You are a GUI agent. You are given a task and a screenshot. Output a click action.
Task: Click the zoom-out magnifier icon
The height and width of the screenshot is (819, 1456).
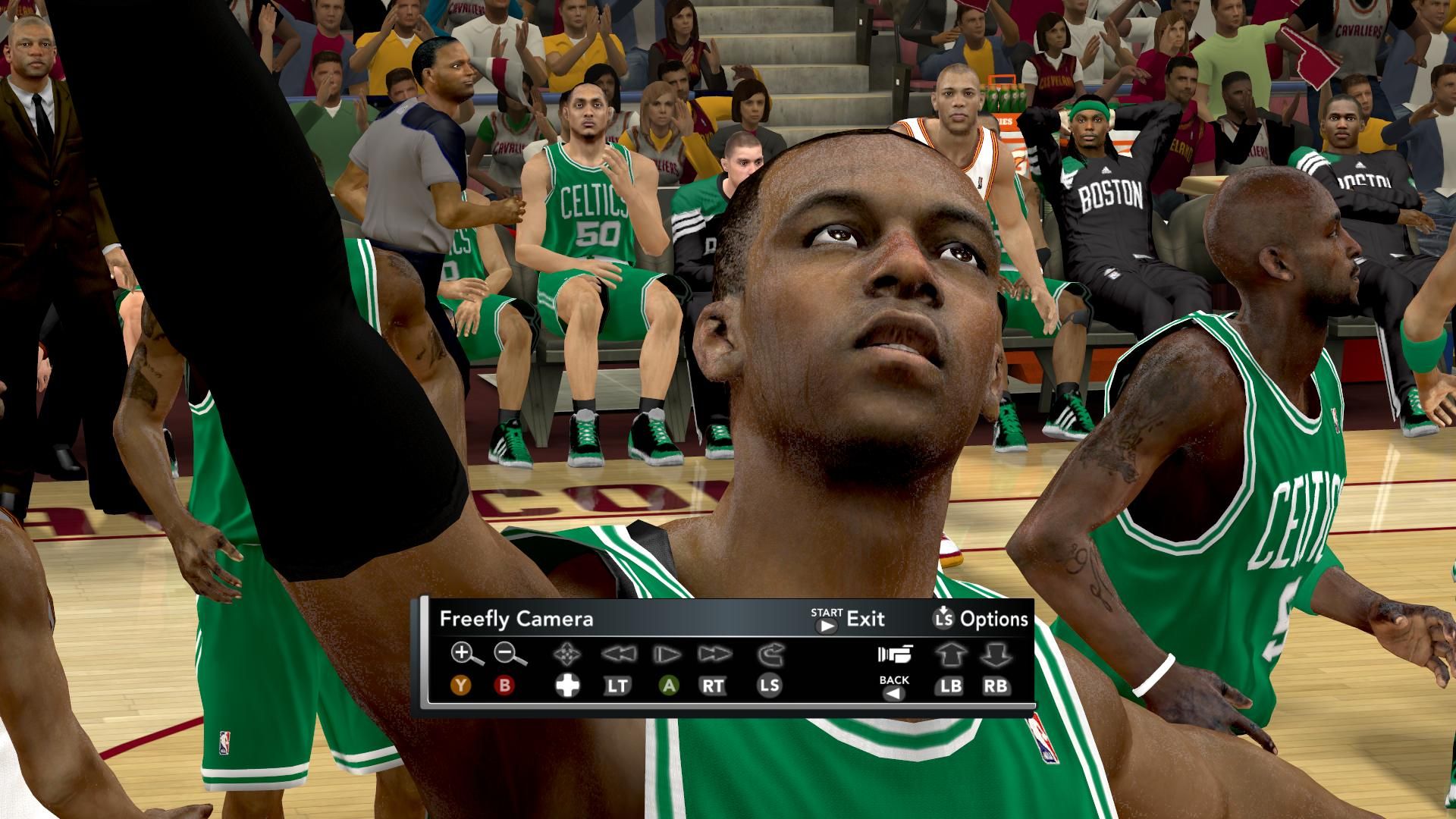[509, 654]
